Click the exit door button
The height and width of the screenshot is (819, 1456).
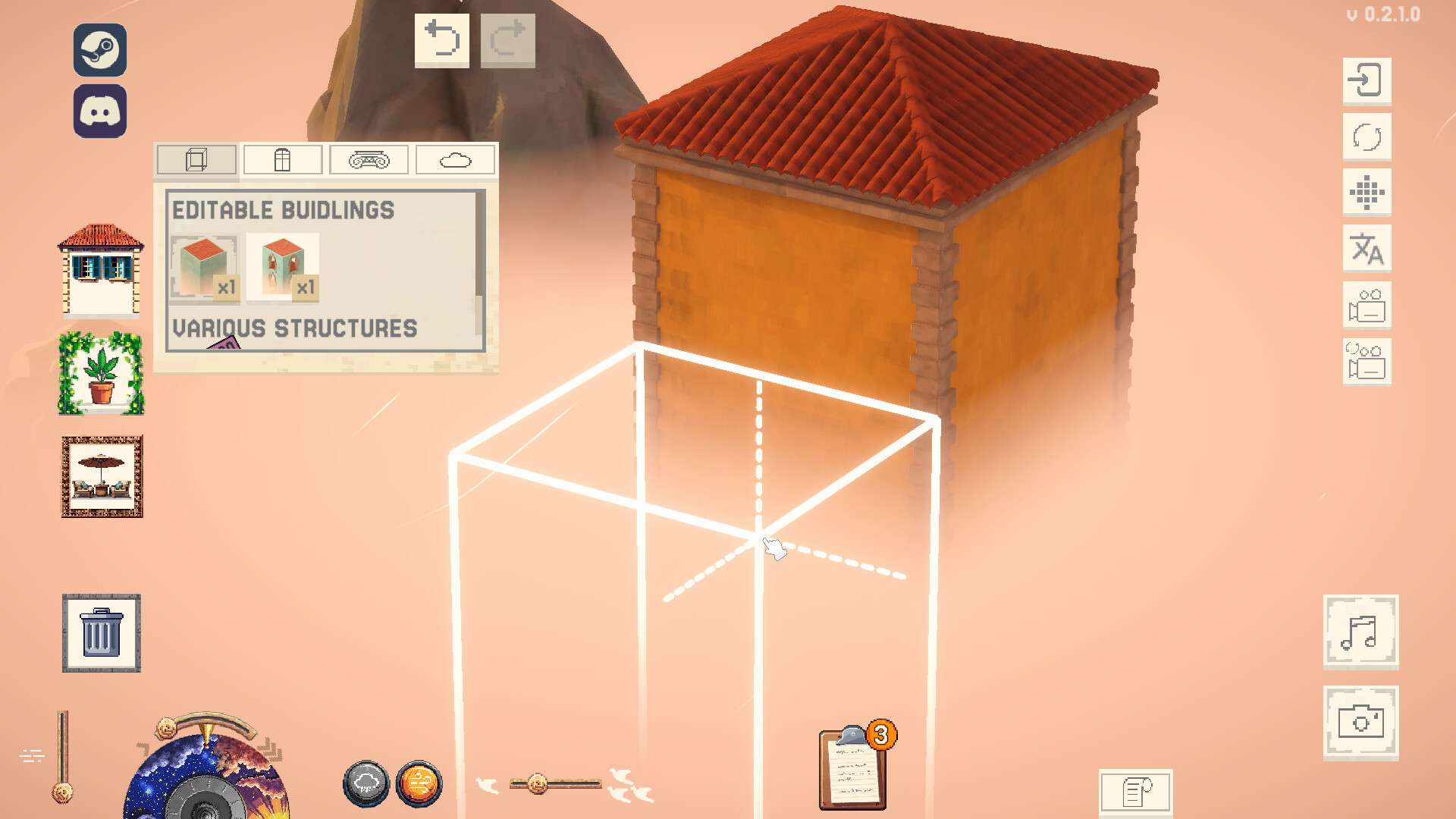(1367, 80)
